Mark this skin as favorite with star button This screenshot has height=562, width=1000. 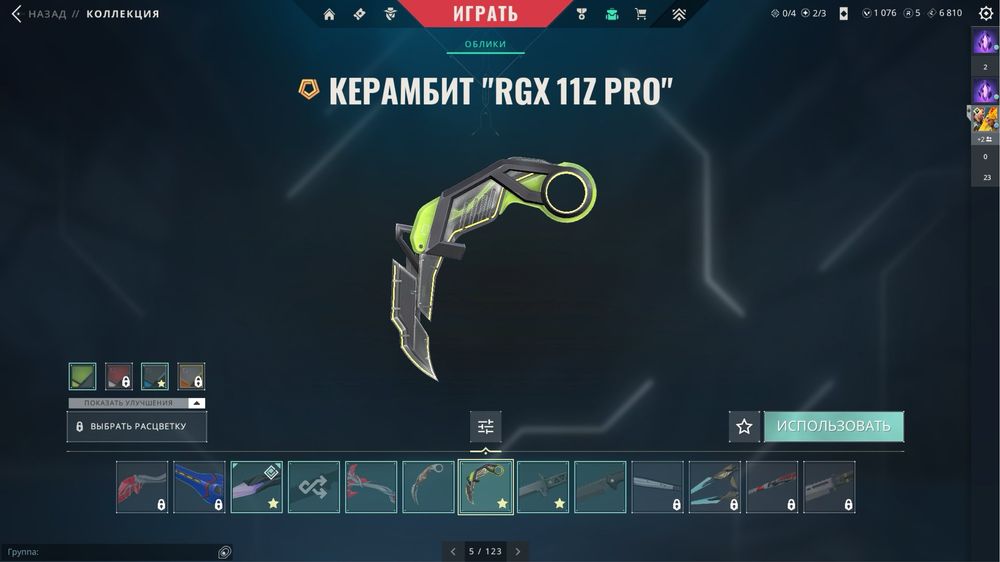tap(744, 426)
